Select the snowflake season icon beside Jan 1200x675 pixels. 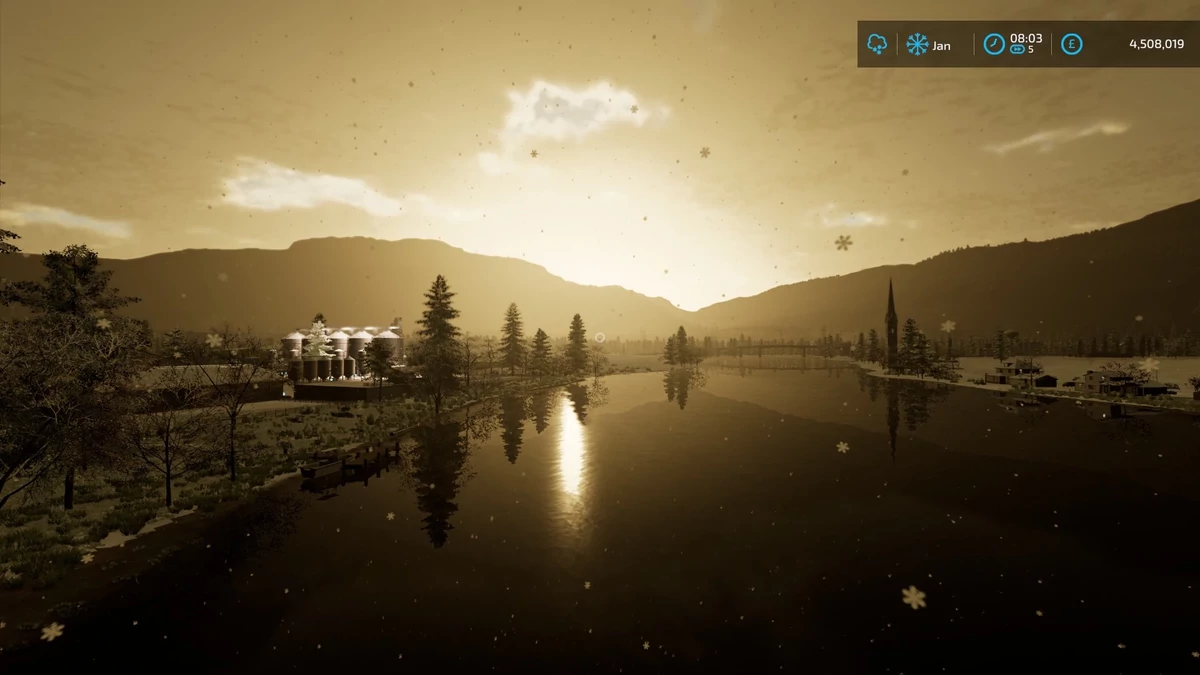[916, 44]
